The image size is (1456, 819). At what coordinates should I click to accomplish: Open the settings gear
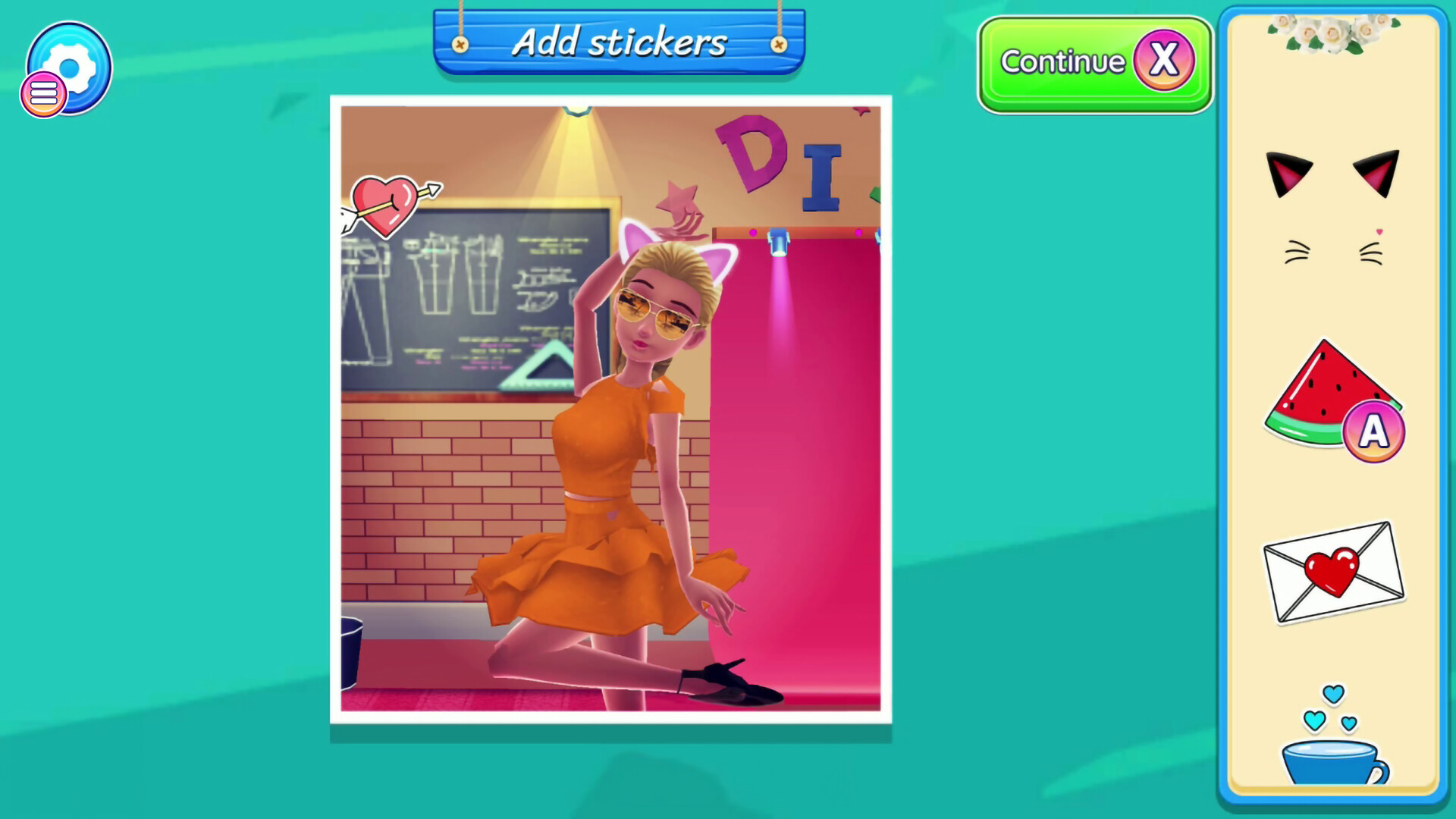tap(70, 67)
